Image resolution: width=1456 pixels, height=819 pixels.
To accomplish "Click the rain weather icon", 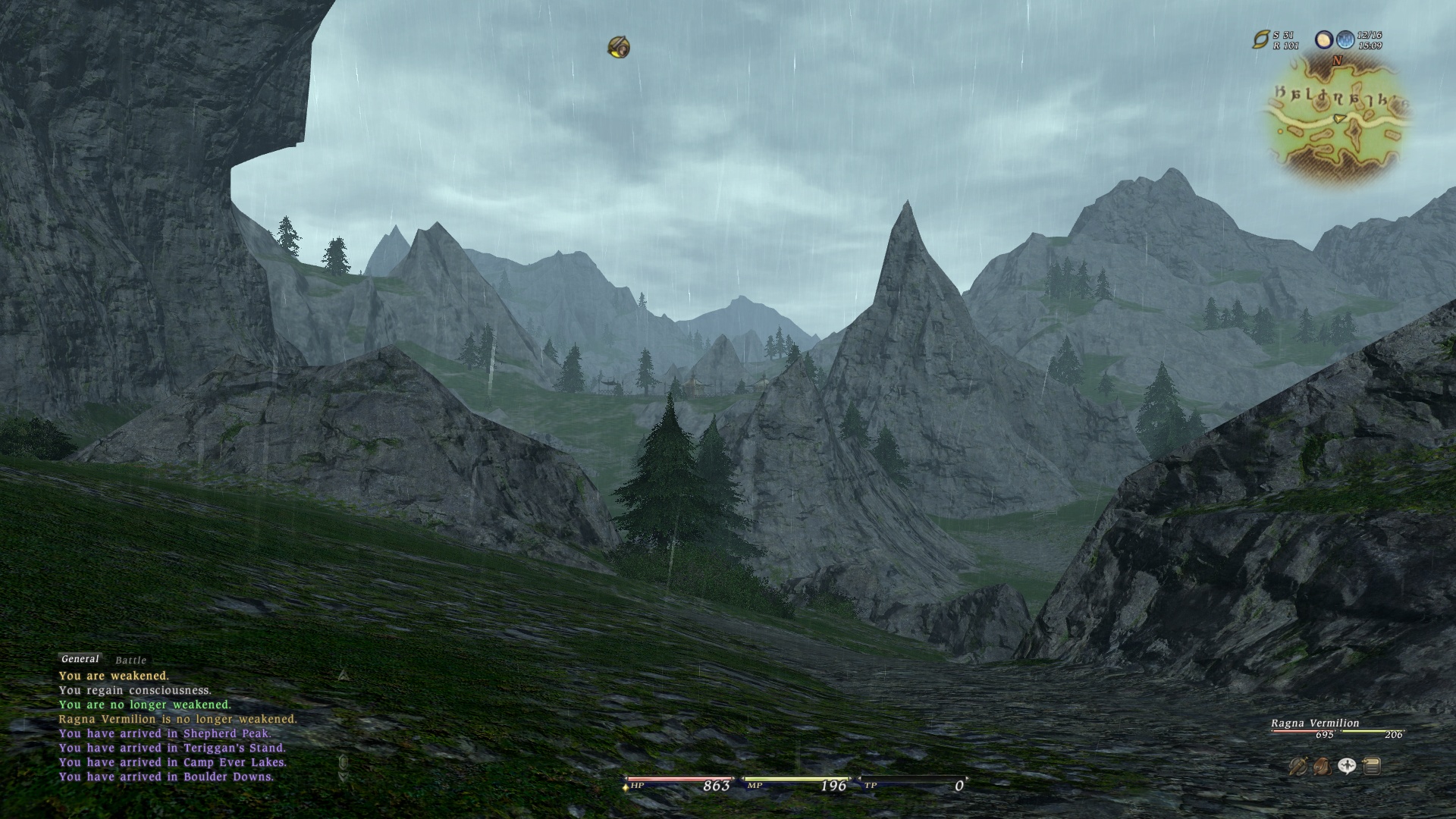I will [x=1345, y=39].
